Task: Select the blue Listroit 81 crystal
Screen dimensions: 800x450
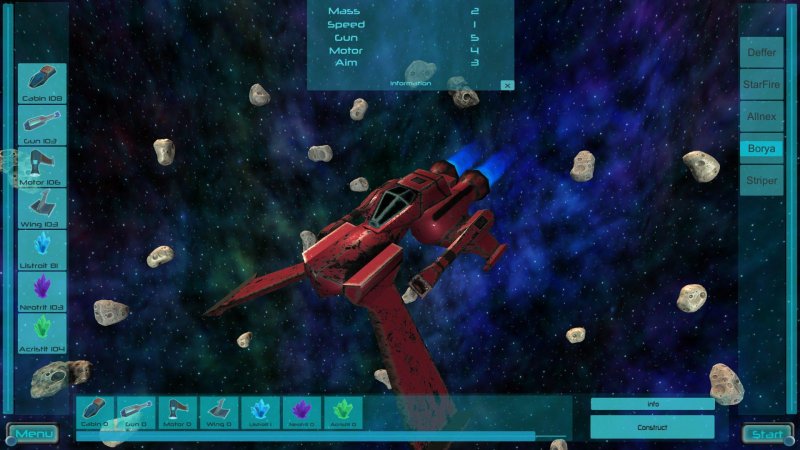Action: pyautogui.click(x=42, y=250)
